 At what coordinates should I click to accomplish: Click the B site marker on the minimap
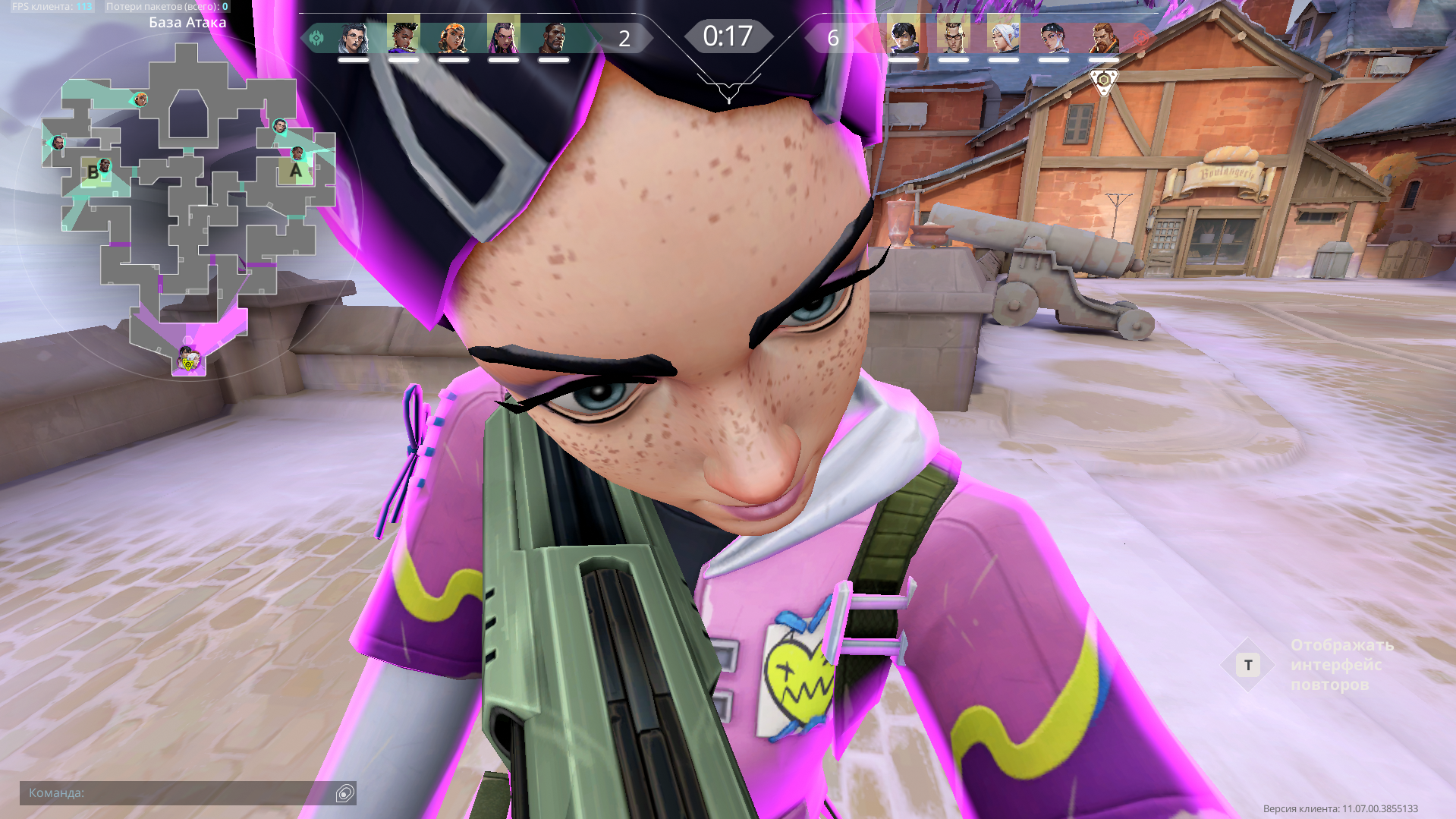pyautogui.click(x=93, y=172)
